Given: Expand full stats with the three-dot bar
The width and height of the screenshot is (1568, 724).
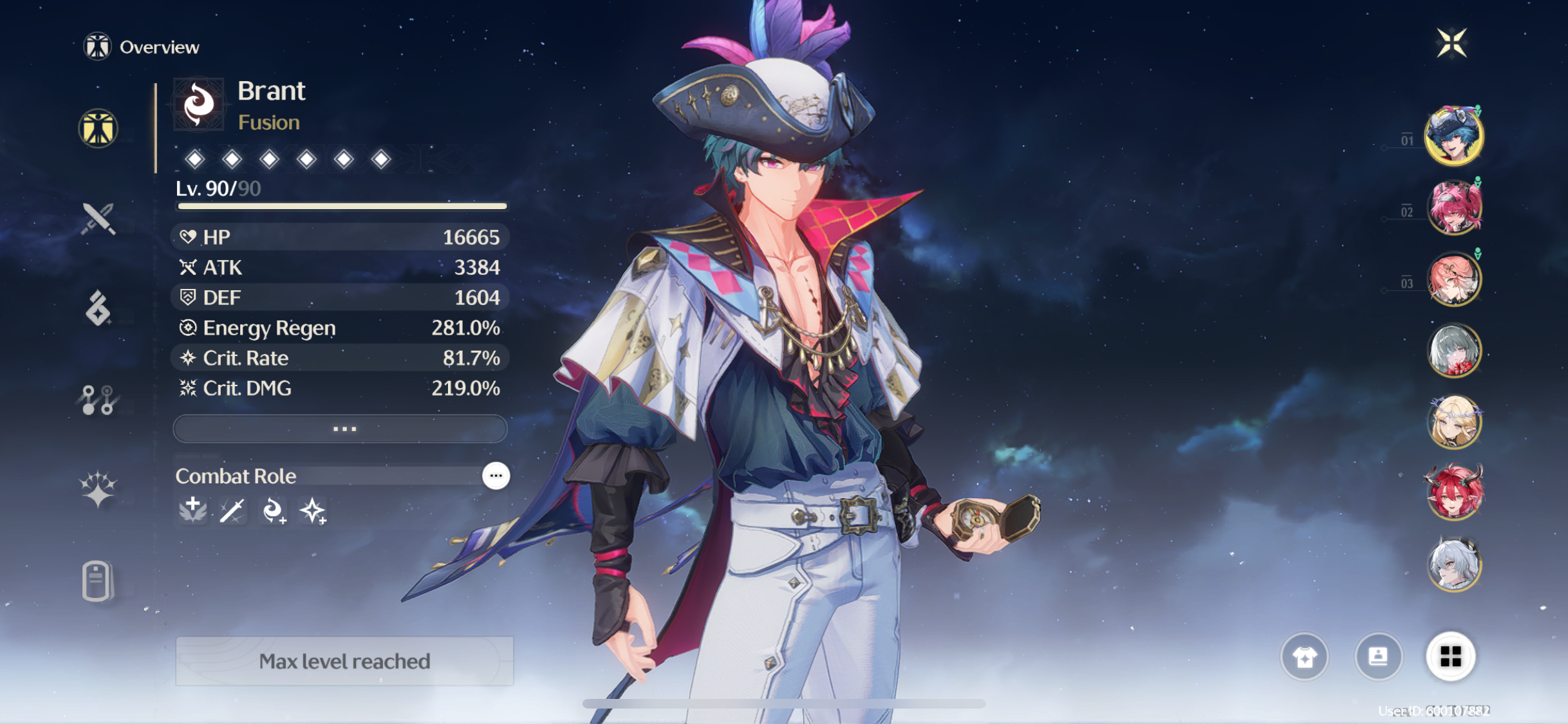Looking at the screenshot, I should (340, 429).
